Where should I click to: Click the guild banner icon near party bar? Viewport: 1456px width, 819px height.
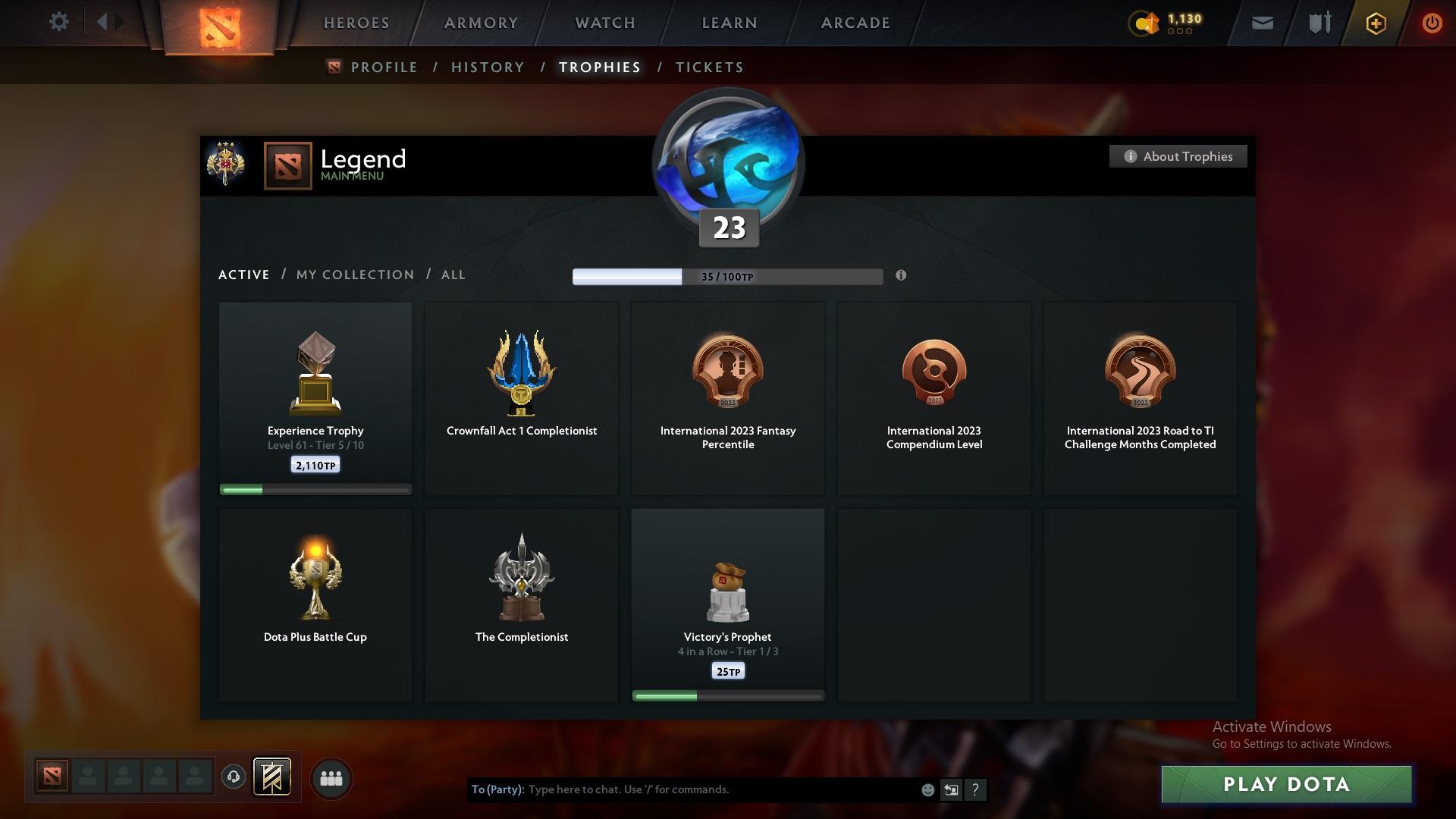click(x=273, y=777)
